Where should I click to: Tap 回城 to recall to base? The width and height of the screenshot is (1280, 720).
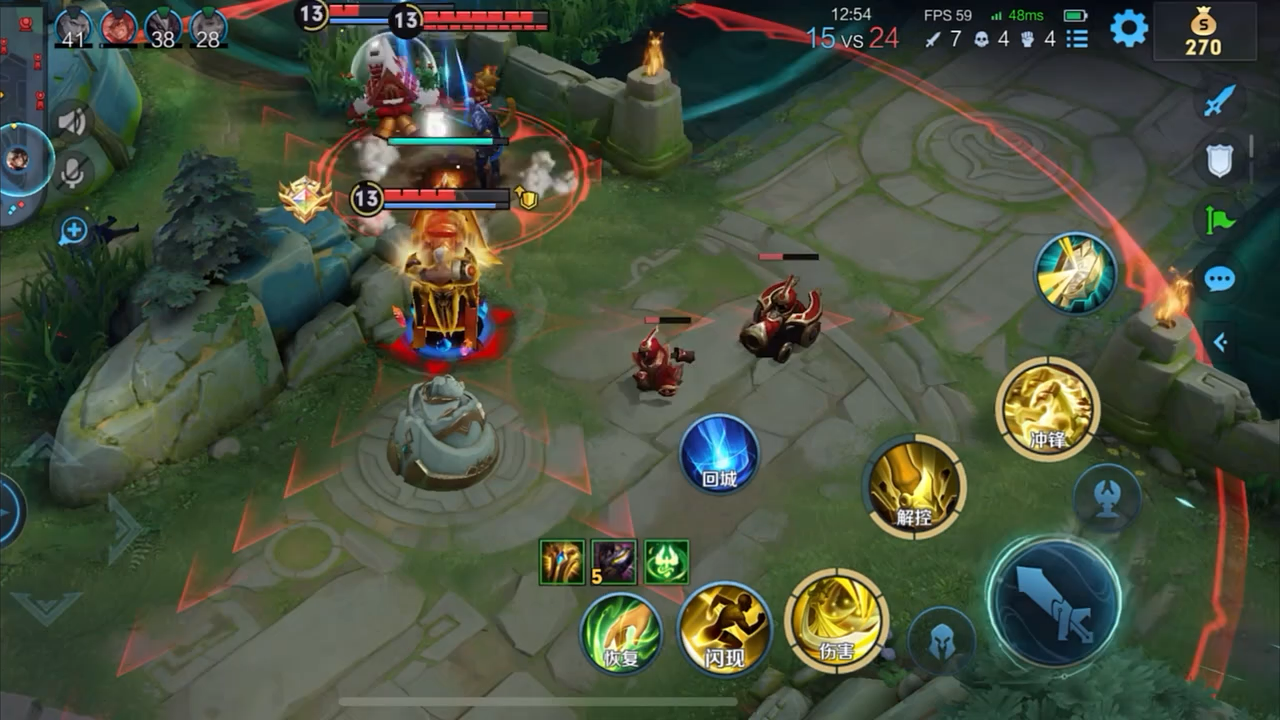pyautogui.click(x=719, y=454)
